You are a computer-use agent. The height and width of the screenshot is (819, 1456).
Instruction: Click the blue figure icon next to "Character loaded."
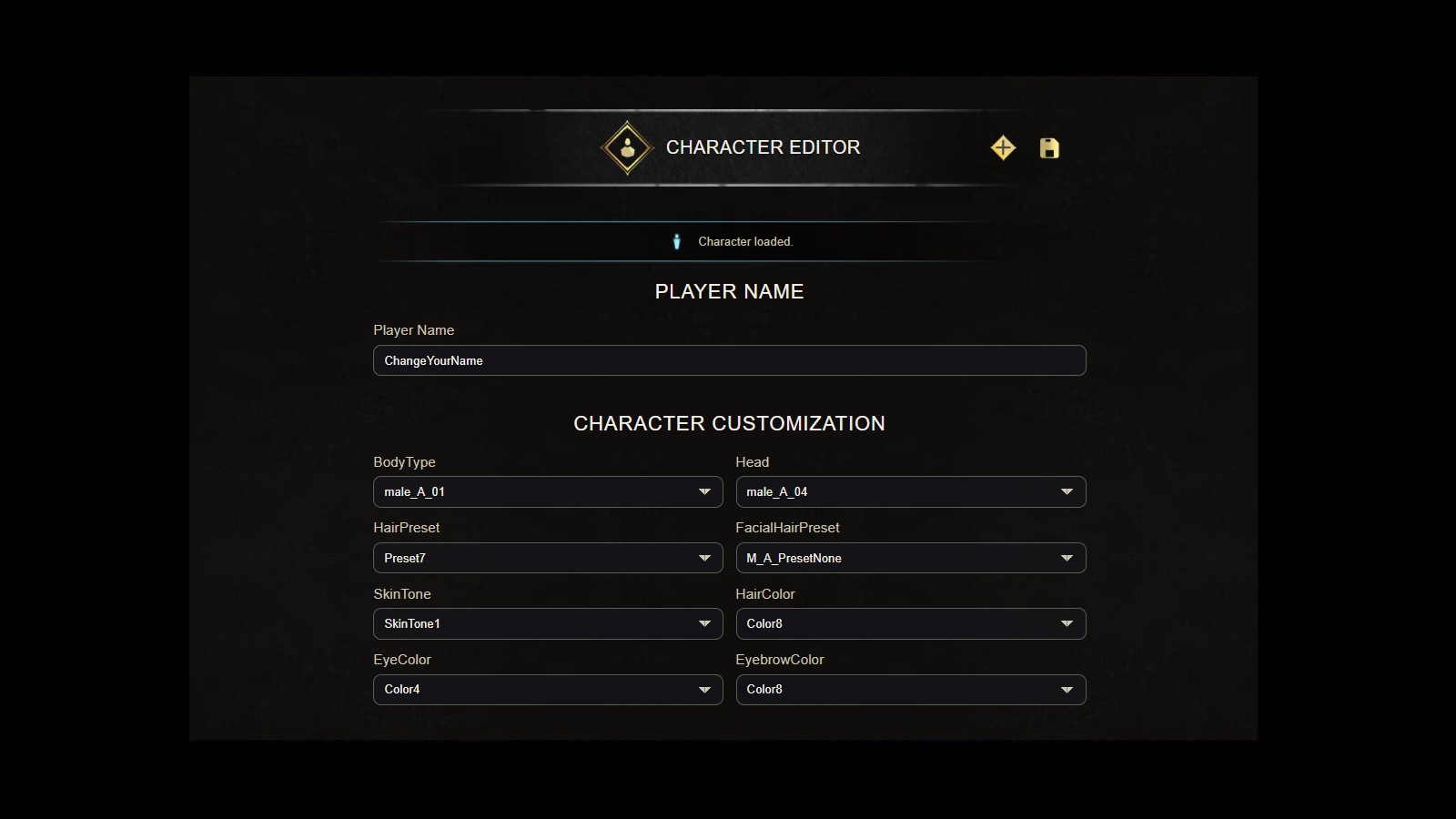(x=677, y=241)
